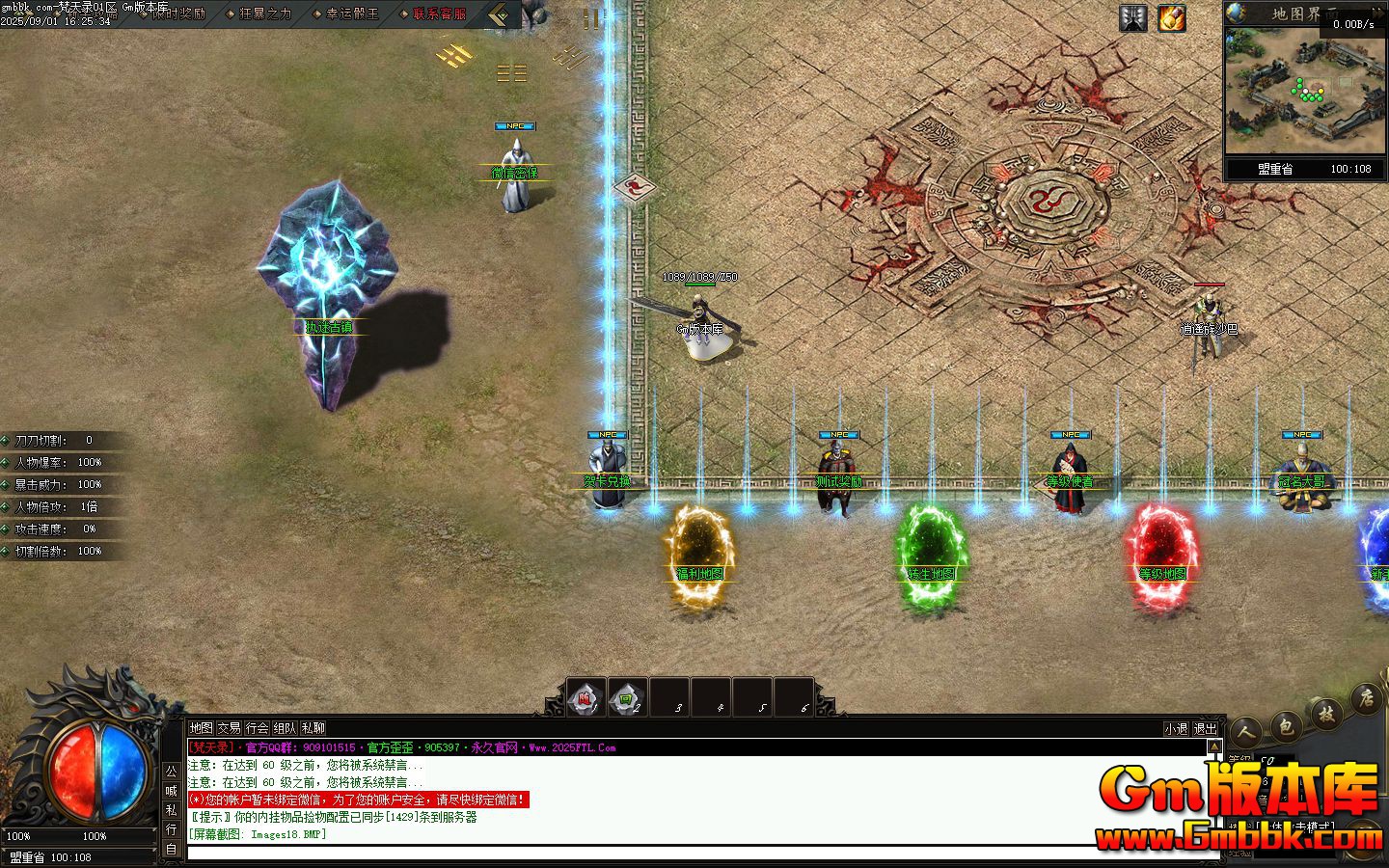
Task: Toggle the 私 whisper chat channel
Action: pos(171,808)
